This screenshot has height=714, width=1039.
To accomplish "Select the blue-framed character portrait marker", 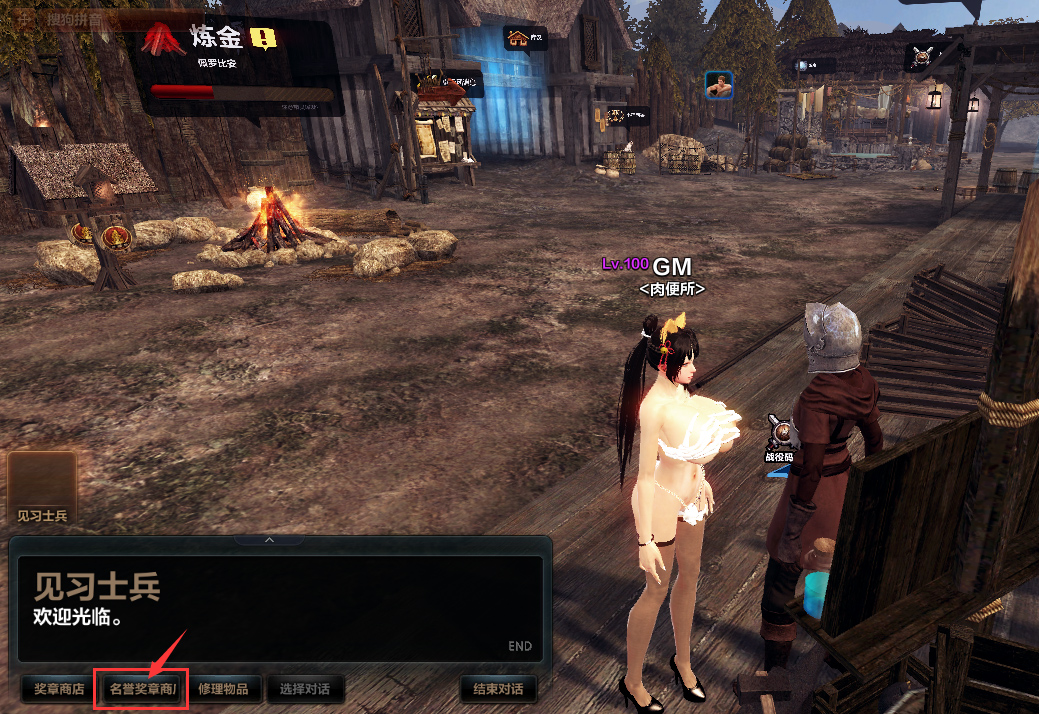I will 719,85.
